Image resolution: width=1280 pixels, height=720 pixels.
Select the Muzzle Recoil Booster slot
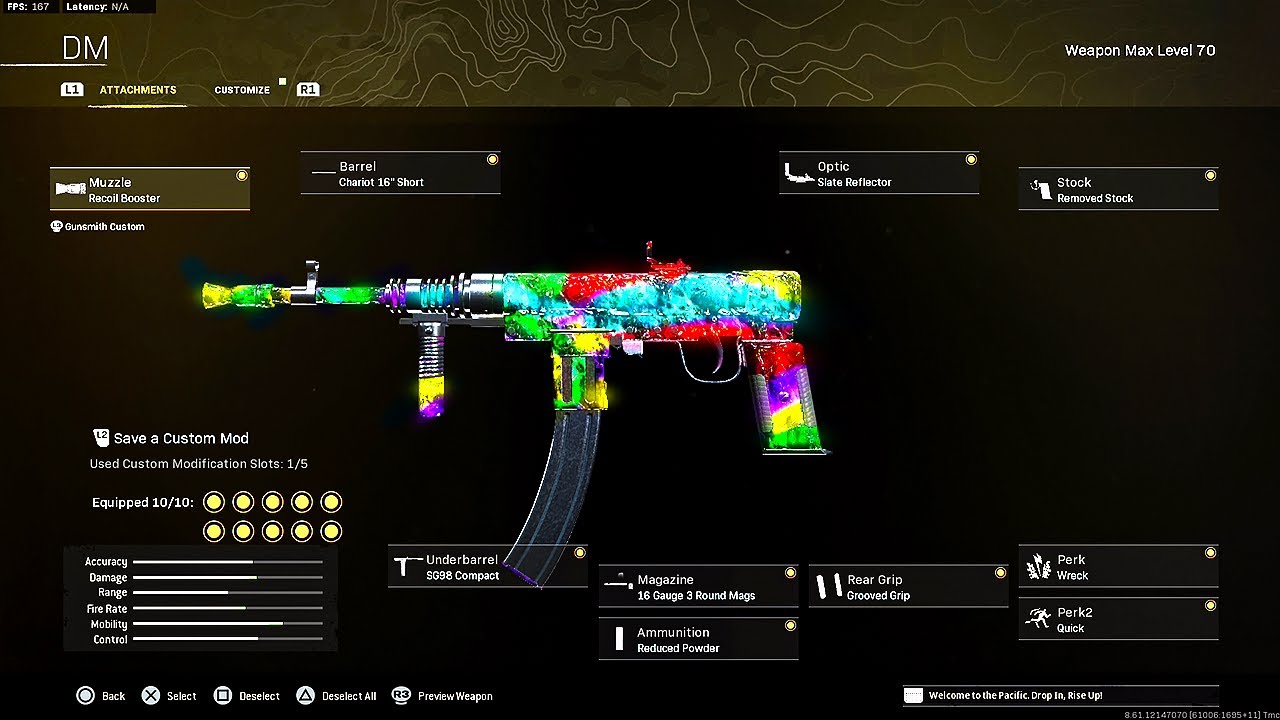(x=150, y=190)
